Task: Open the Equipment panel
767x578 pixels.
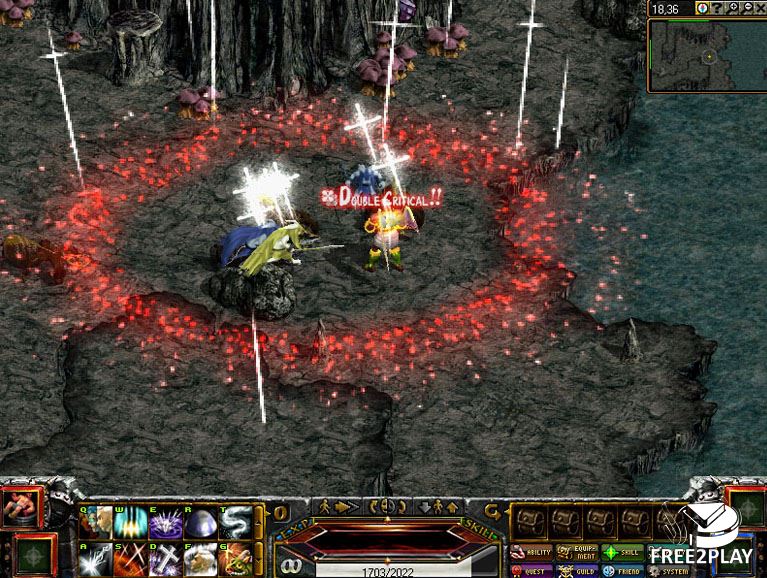Action: [576, 552]
